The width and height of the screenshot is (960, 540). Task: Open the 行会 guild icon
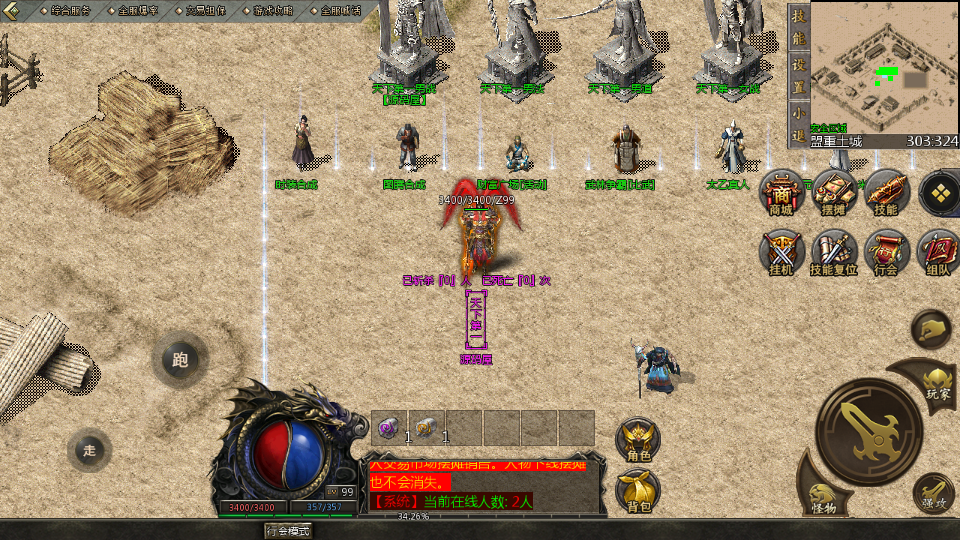[x=885, y=253]
